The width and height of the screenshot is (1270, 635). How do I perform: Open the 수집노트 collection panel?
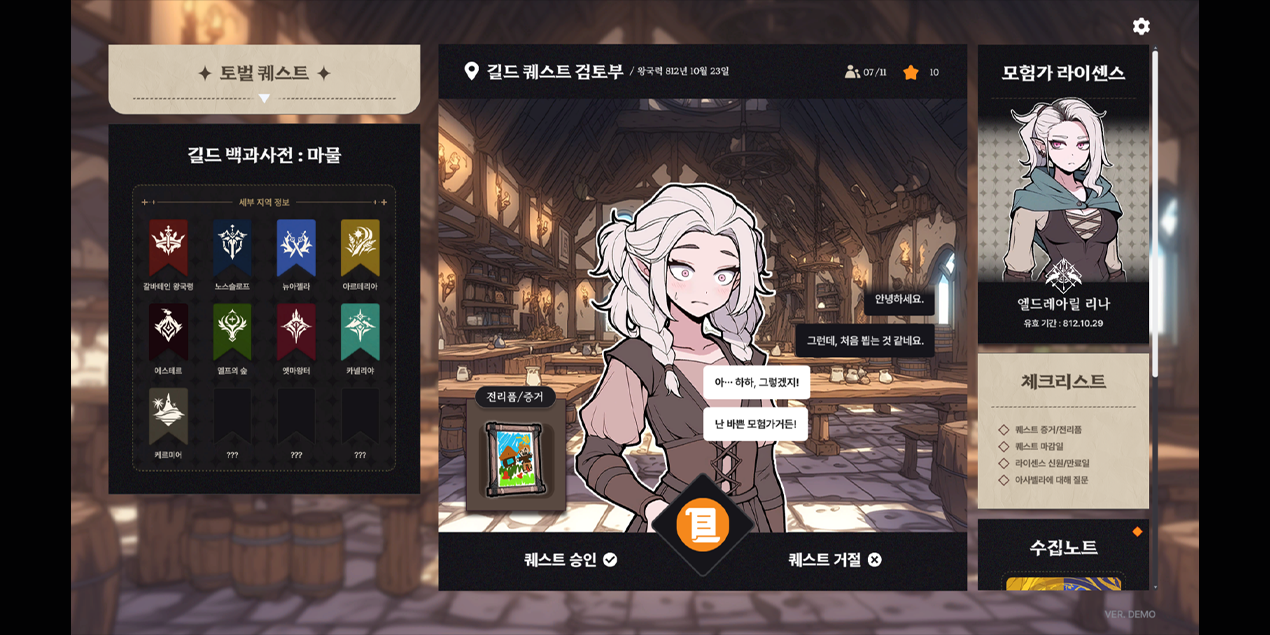[x=1063, y=548]
